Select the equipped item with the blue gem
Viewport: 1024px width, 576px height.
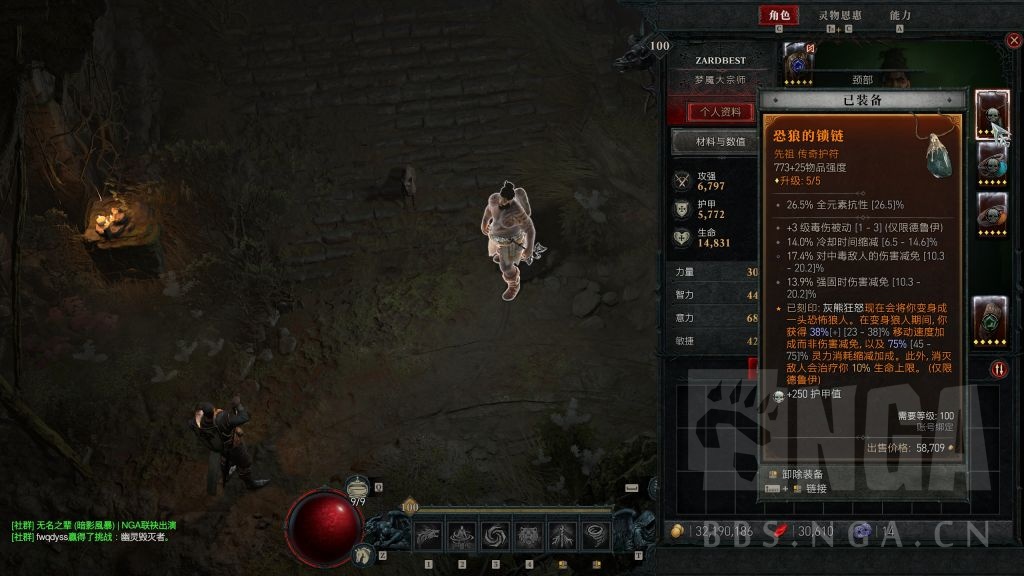click(x=991, y=161)
